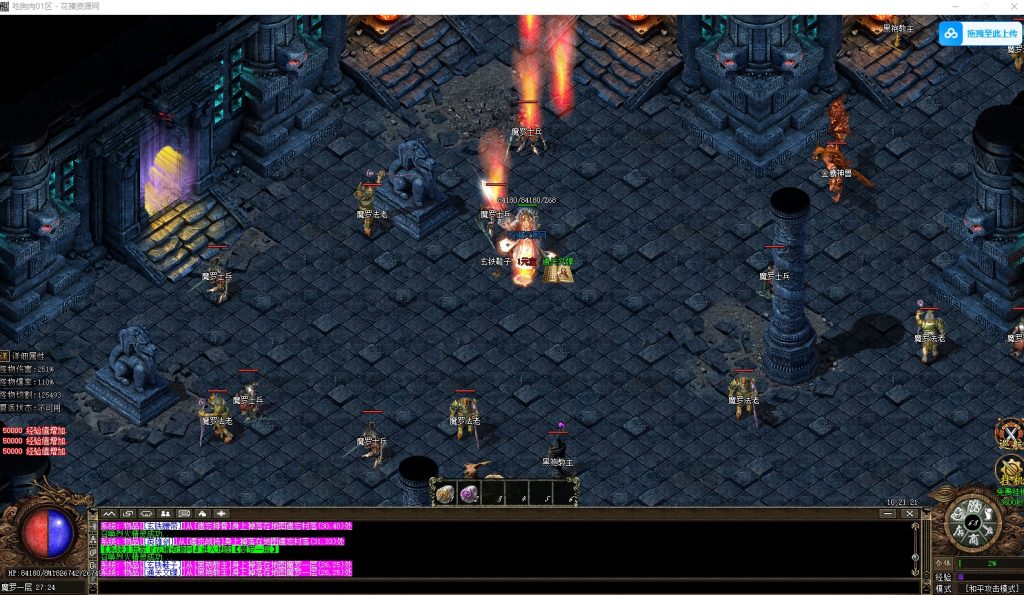Select the zigzag chat channel tab
The width and height of the screenshot is (1024, 595).
click(108, 514)
